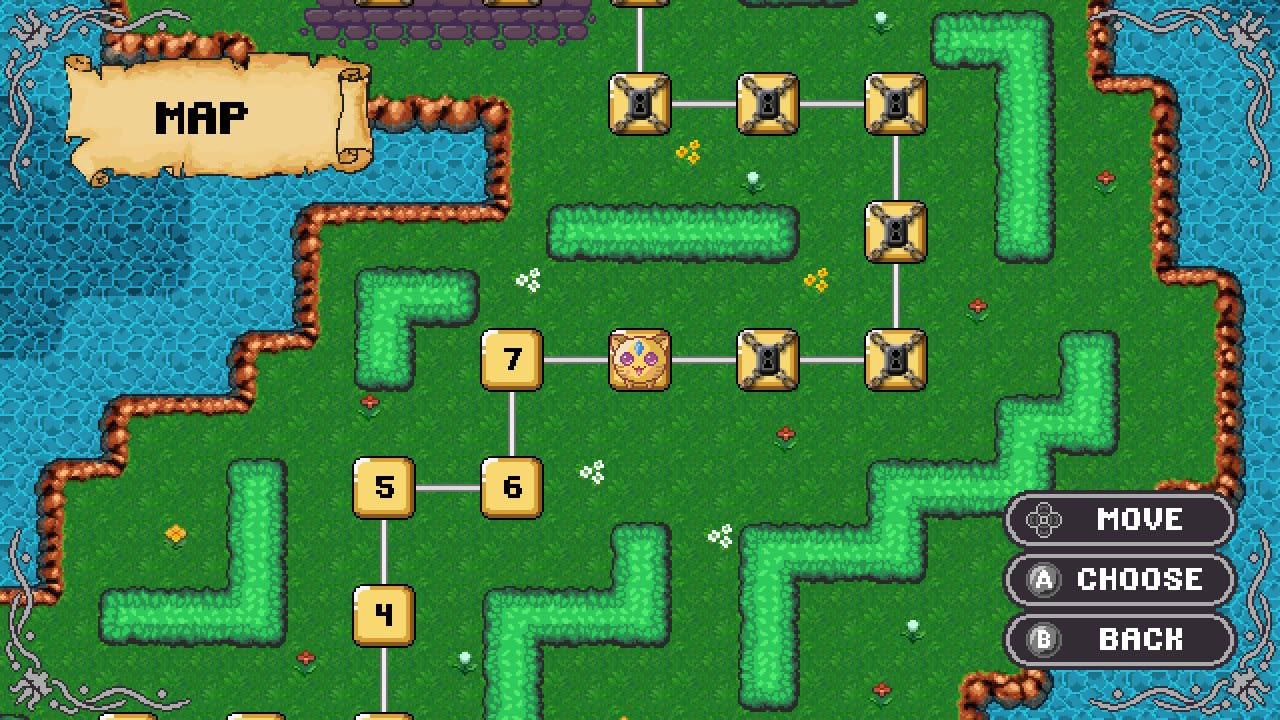Select level node 5
Viewport: 1280px width, 720px height.
click(x=384, y=489)
